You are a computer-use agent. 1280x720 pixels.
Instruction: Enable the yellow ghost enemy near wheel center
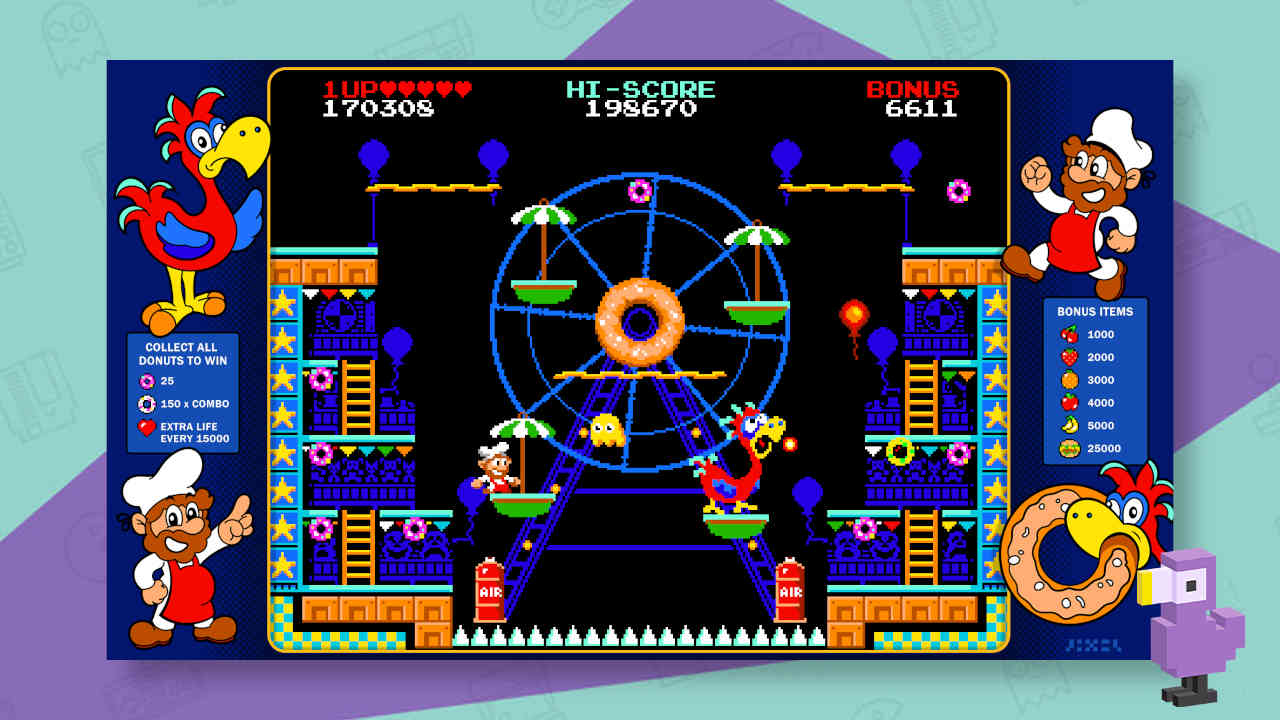tap(608, 429)
